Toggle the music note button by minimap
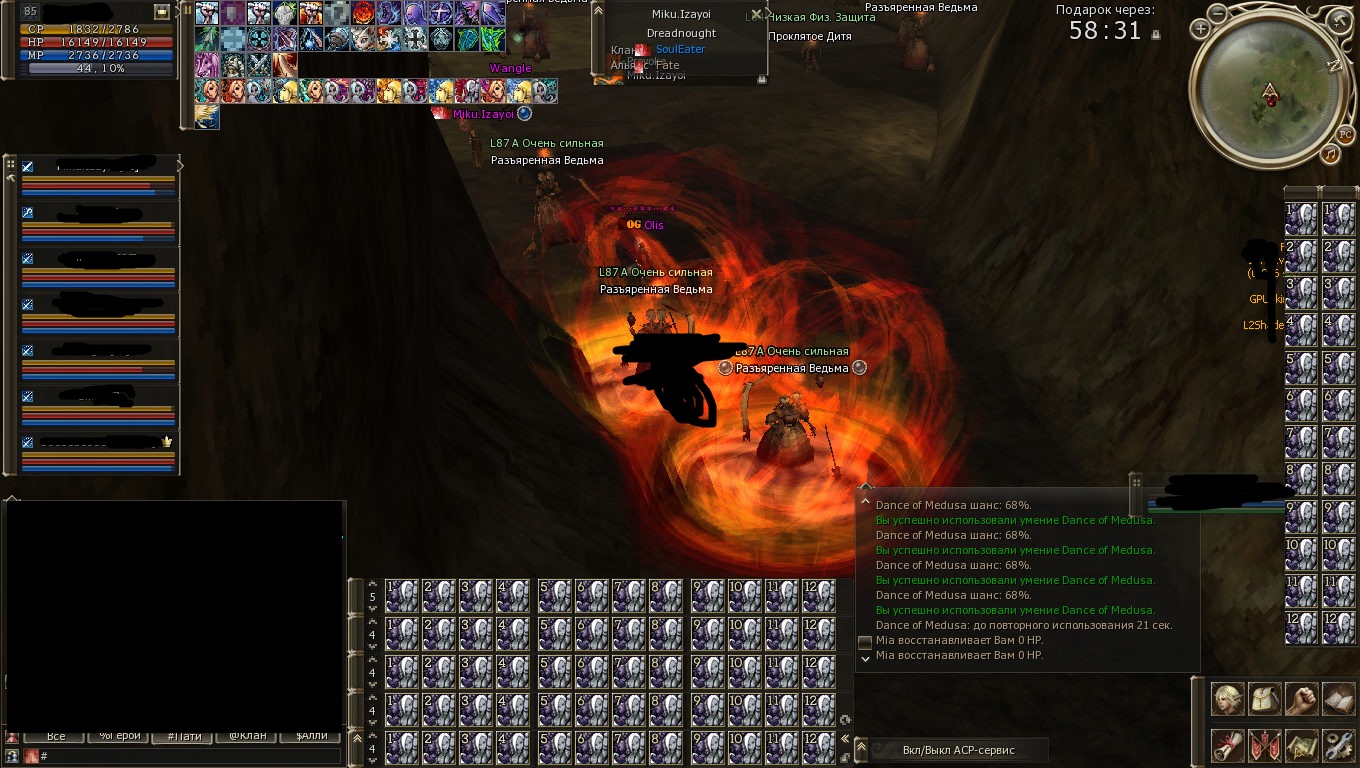 [x=1329, y=154]
